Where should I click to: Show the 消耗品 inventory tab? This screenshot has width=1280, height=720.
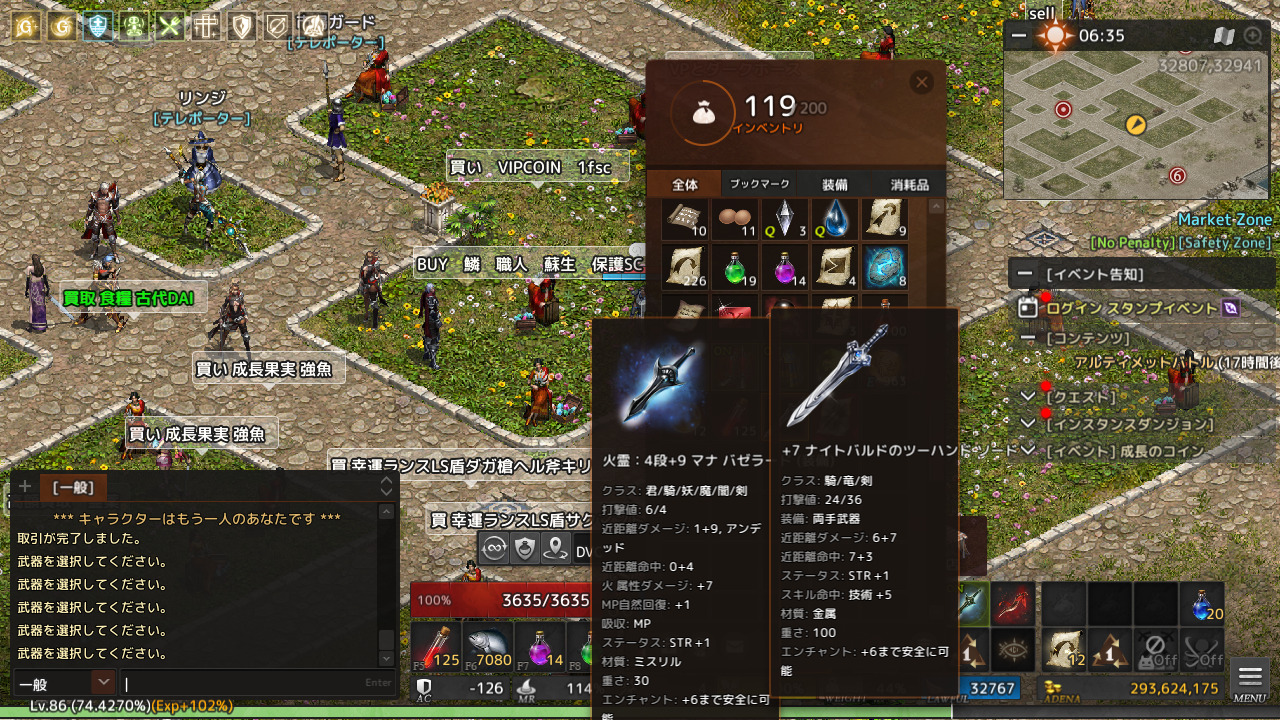[909, 184]
